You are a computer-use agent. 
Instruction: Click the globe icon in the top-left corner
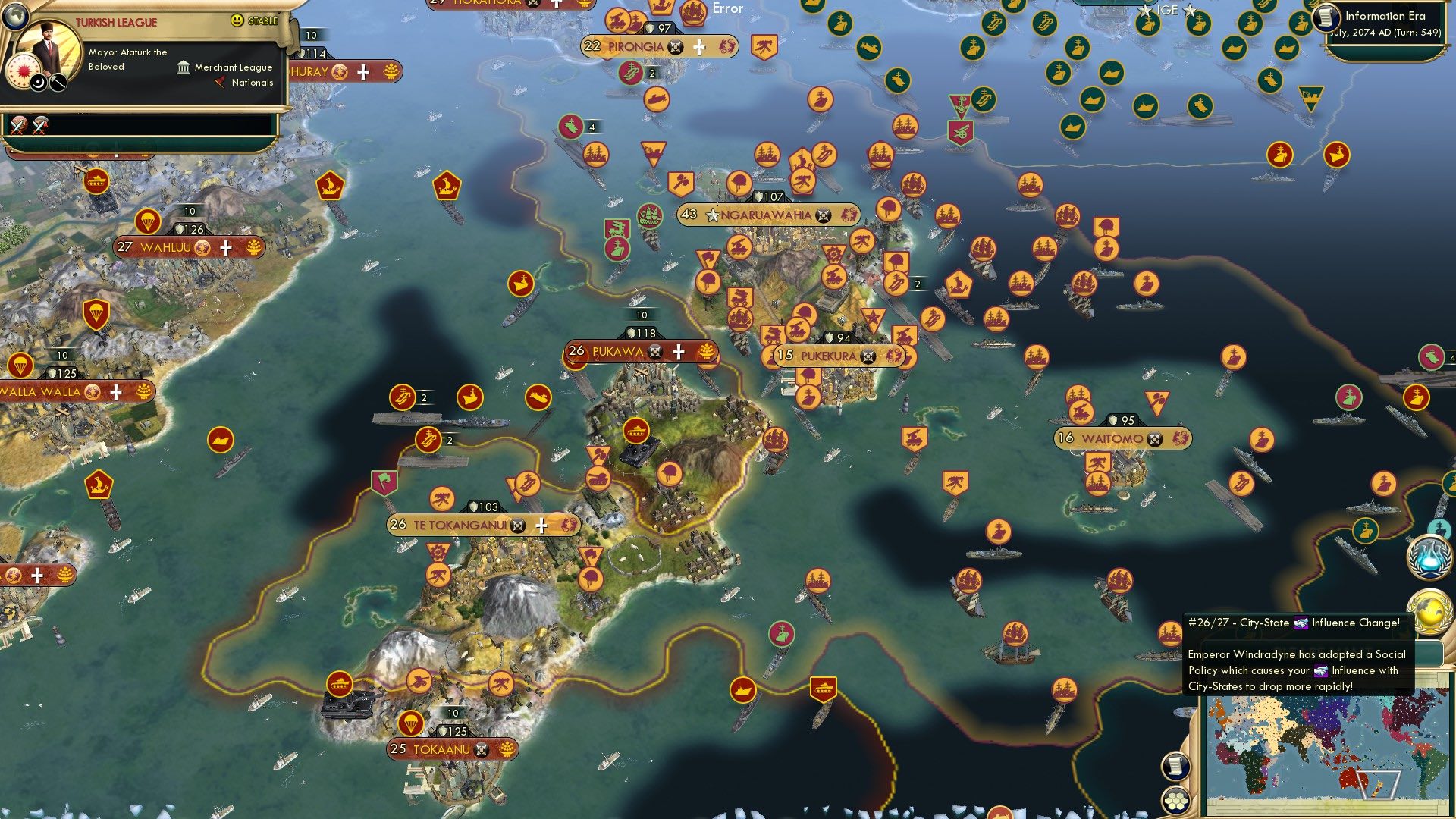[x=16, y=17]
